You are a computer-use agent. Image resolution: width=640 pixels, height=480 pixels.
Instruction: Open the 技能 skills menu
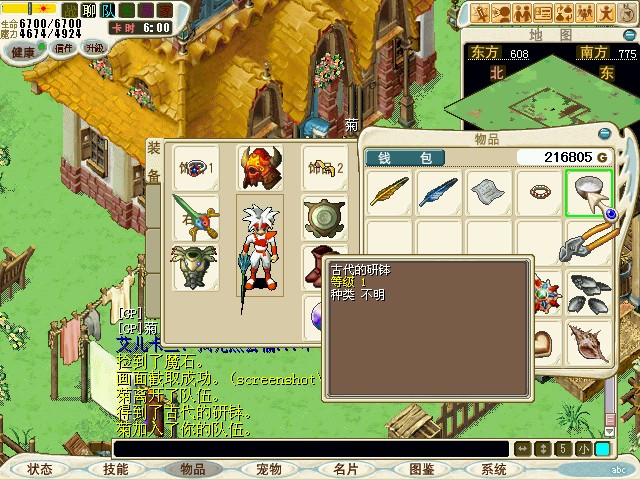click(x=115, y=468)
